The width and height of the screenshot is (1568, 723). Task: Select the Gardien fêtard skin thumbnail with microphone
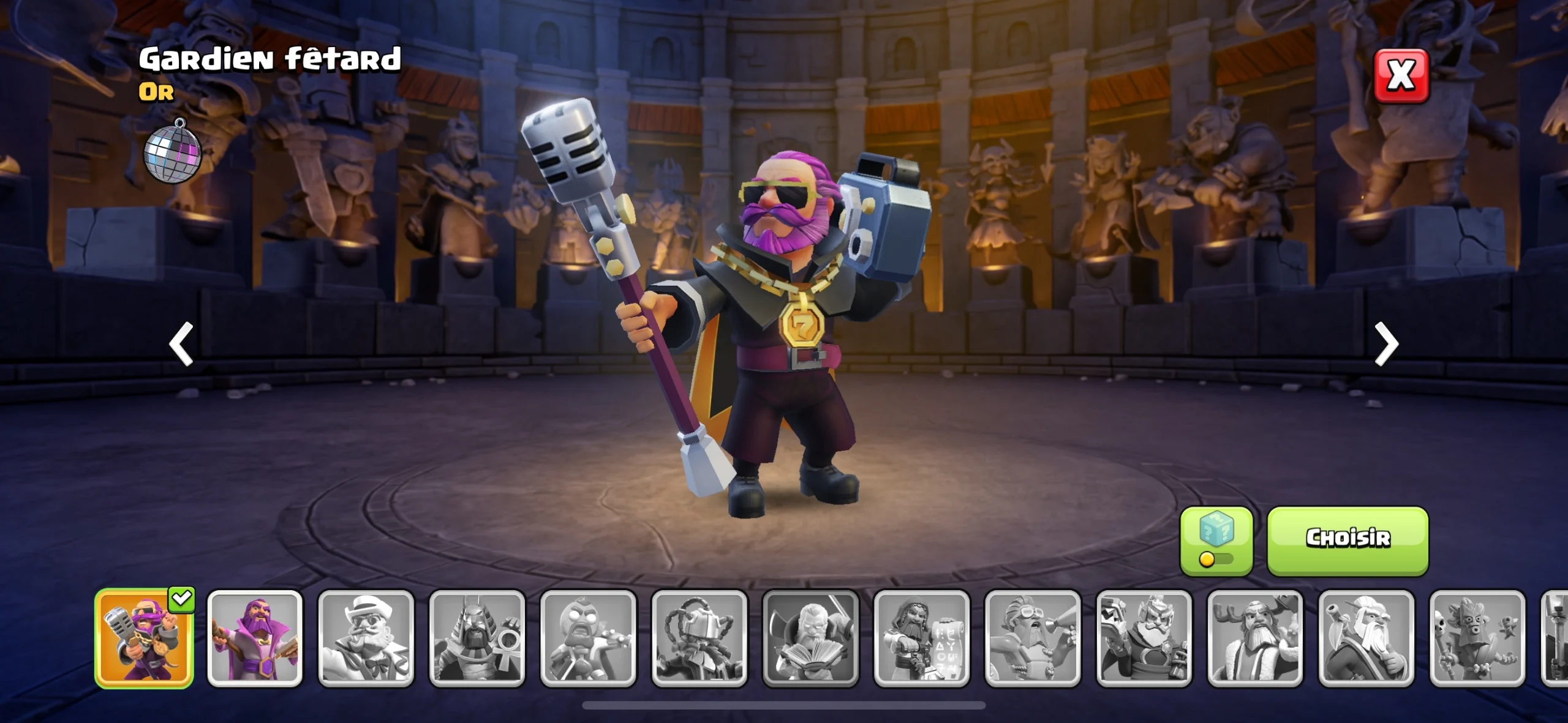(x=144, y=639)
